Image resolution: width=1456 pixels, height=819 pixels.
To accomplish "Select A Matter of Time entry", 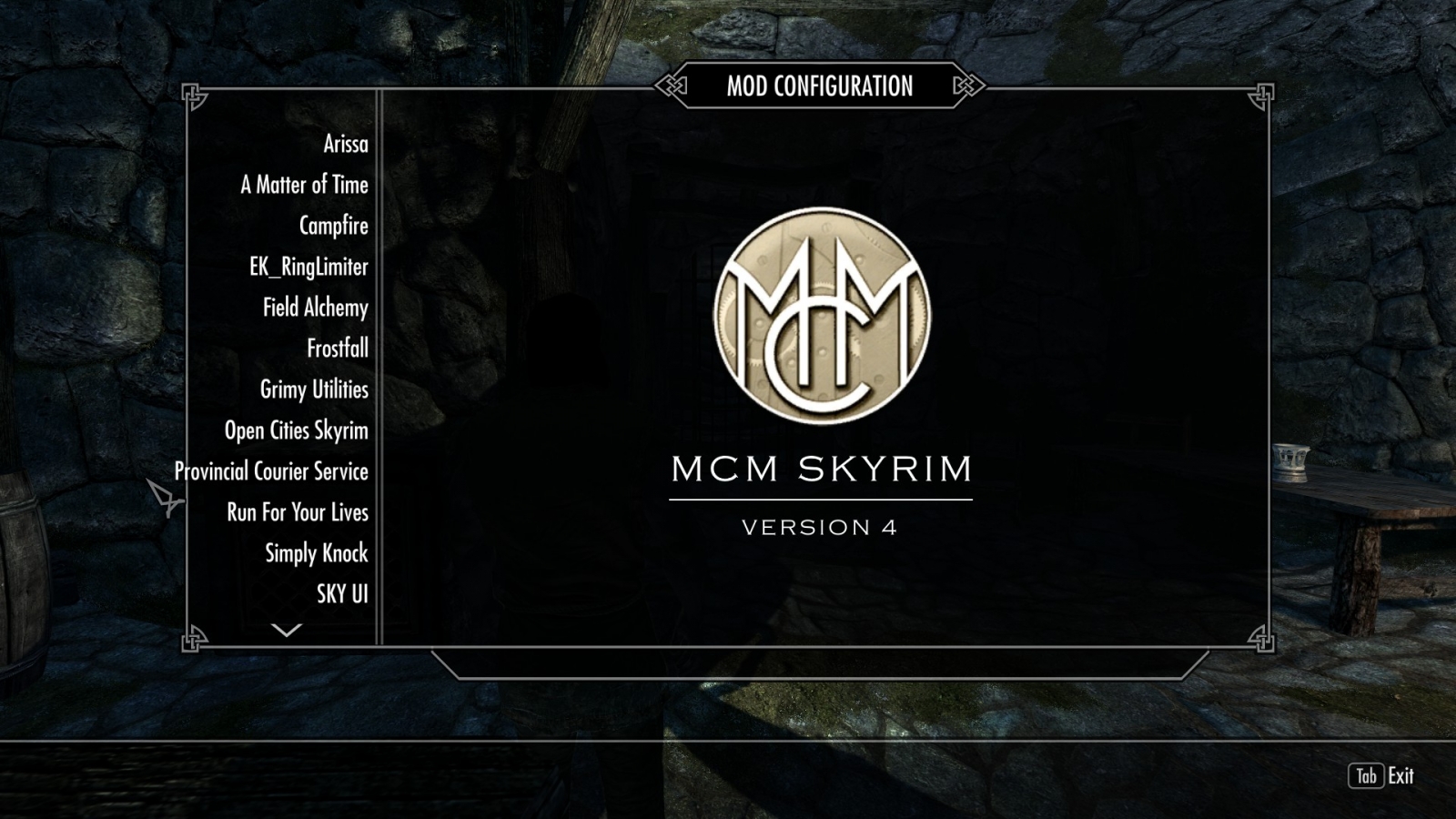I will 304,185.
